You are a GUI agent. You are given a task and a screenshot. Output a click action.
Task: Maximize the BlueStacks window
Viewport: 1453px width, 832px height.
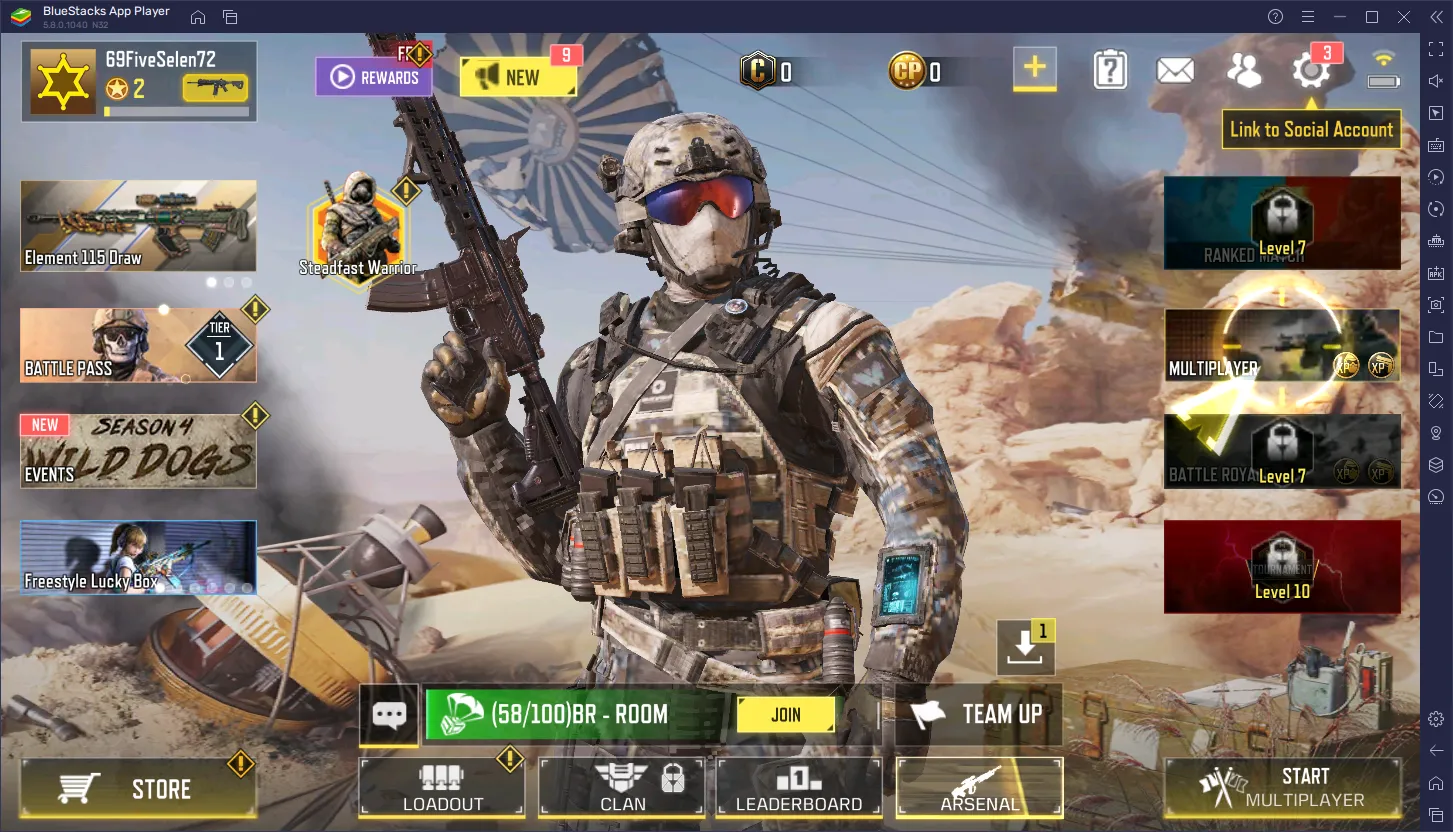(1372, 16)
